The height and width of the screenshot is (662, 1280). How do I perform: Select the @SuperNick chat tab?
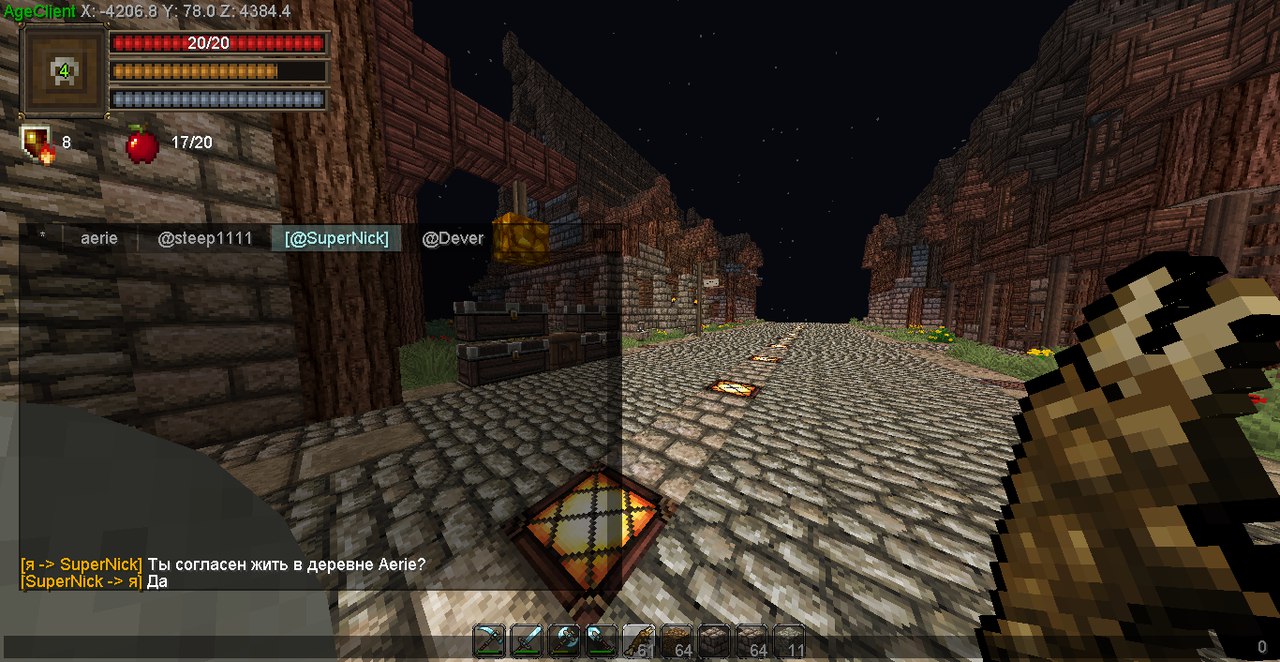[336, 238]
